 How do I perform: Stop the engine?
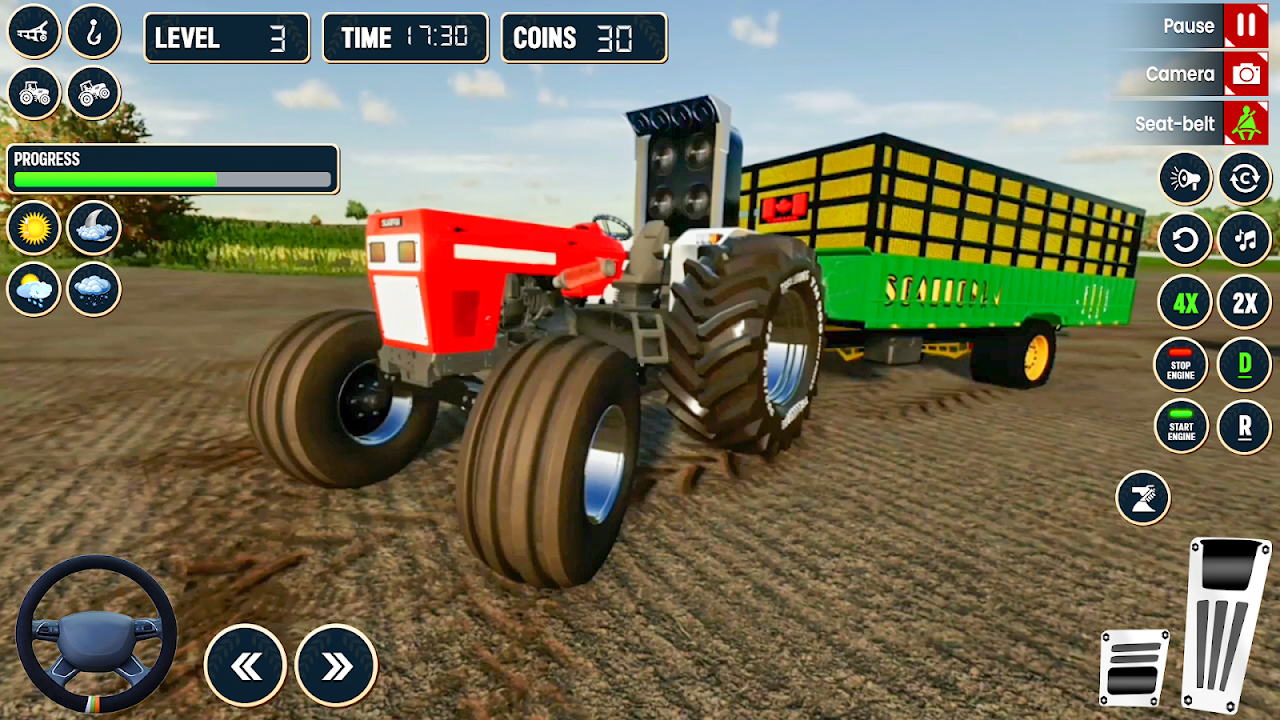coord(1181,364)
